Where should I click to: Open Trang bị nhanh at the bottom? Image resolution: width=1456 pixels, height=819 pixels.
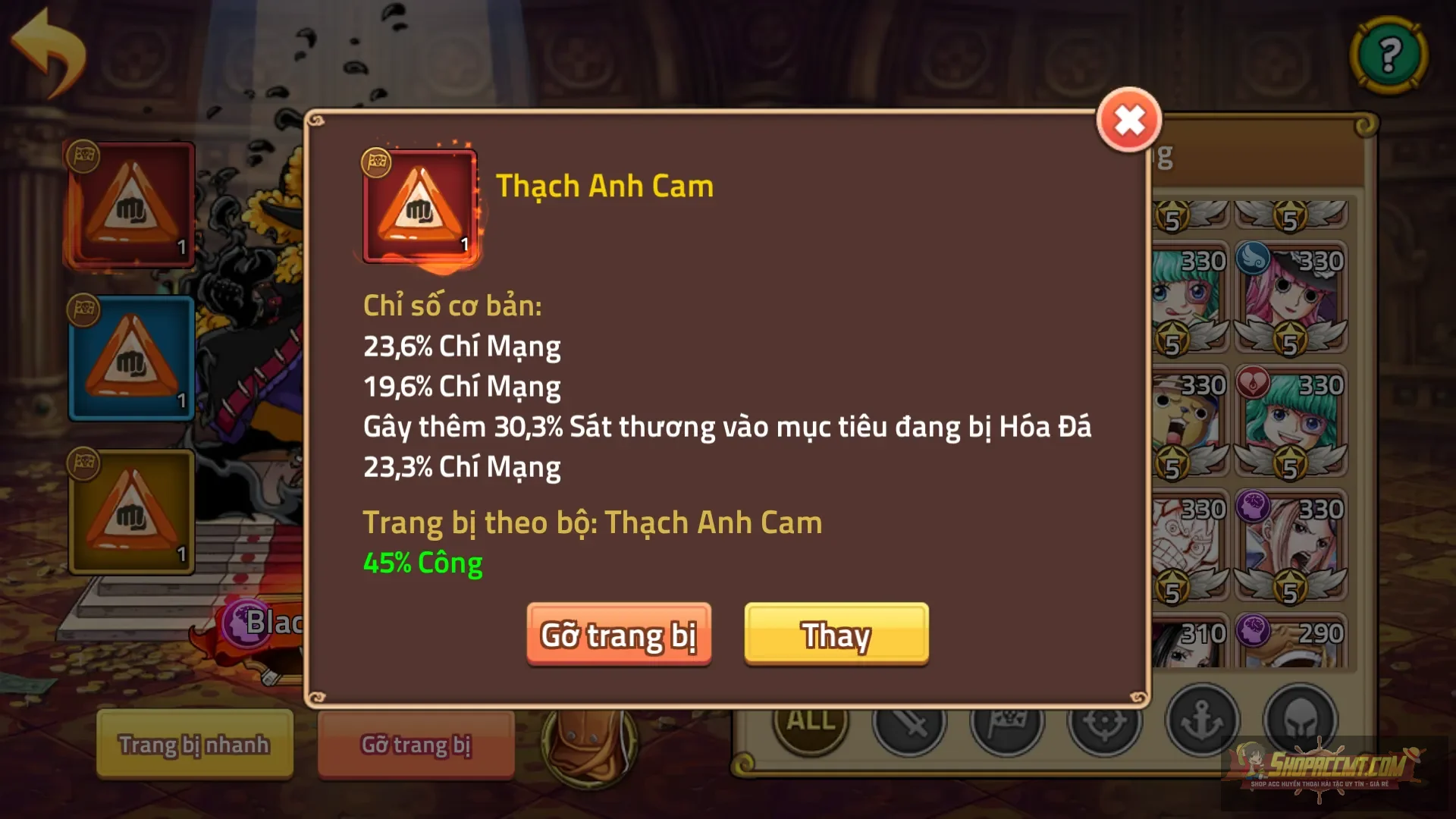(193, 745)
